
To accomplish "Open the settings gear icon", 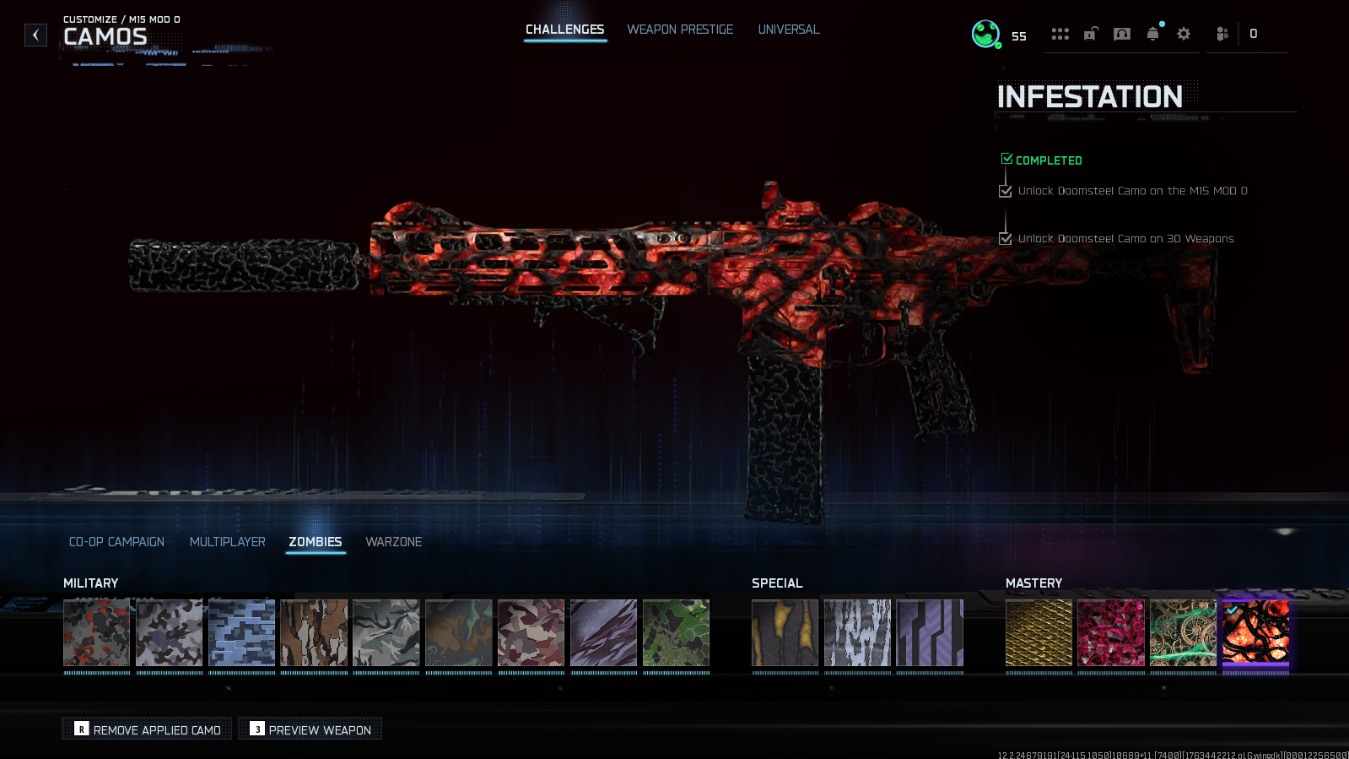I will pyautogui.click(x=1183, y=33).
